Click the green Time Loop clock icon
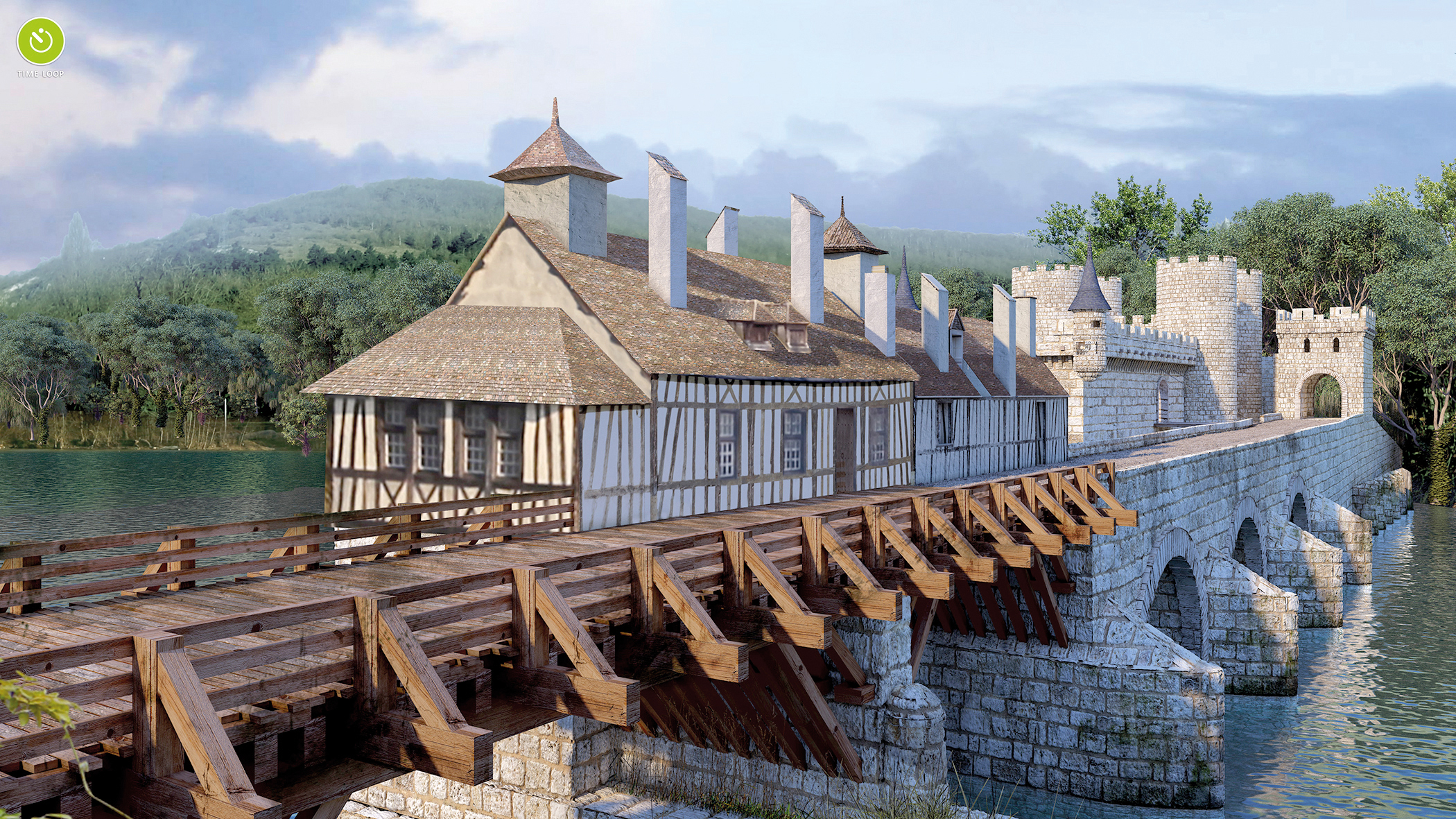1456x819 pixels. (x=41, y=41)
